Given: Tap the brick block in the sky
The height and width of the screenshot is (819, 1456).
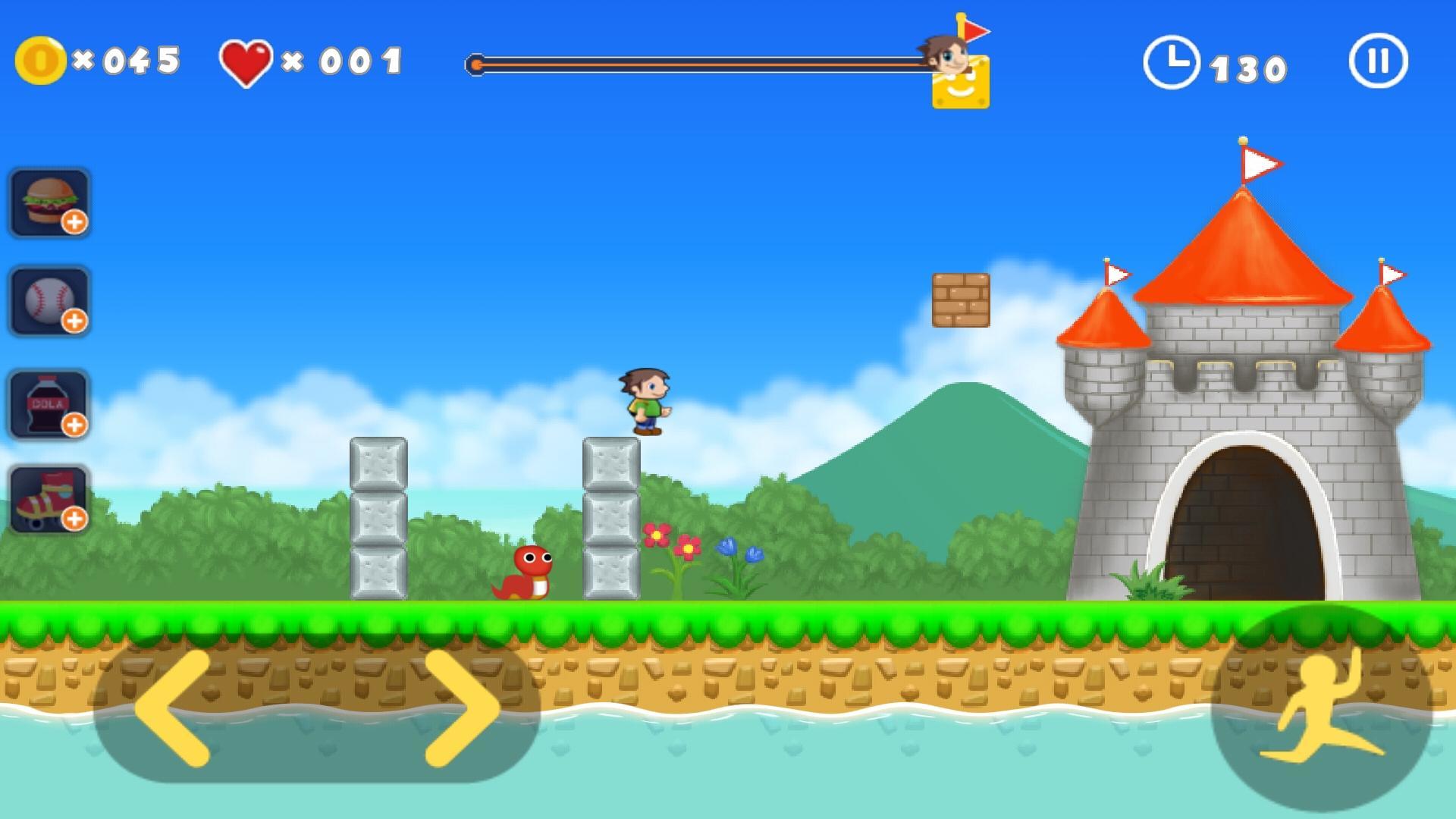Looking at the screenshot, I should 962,298.
